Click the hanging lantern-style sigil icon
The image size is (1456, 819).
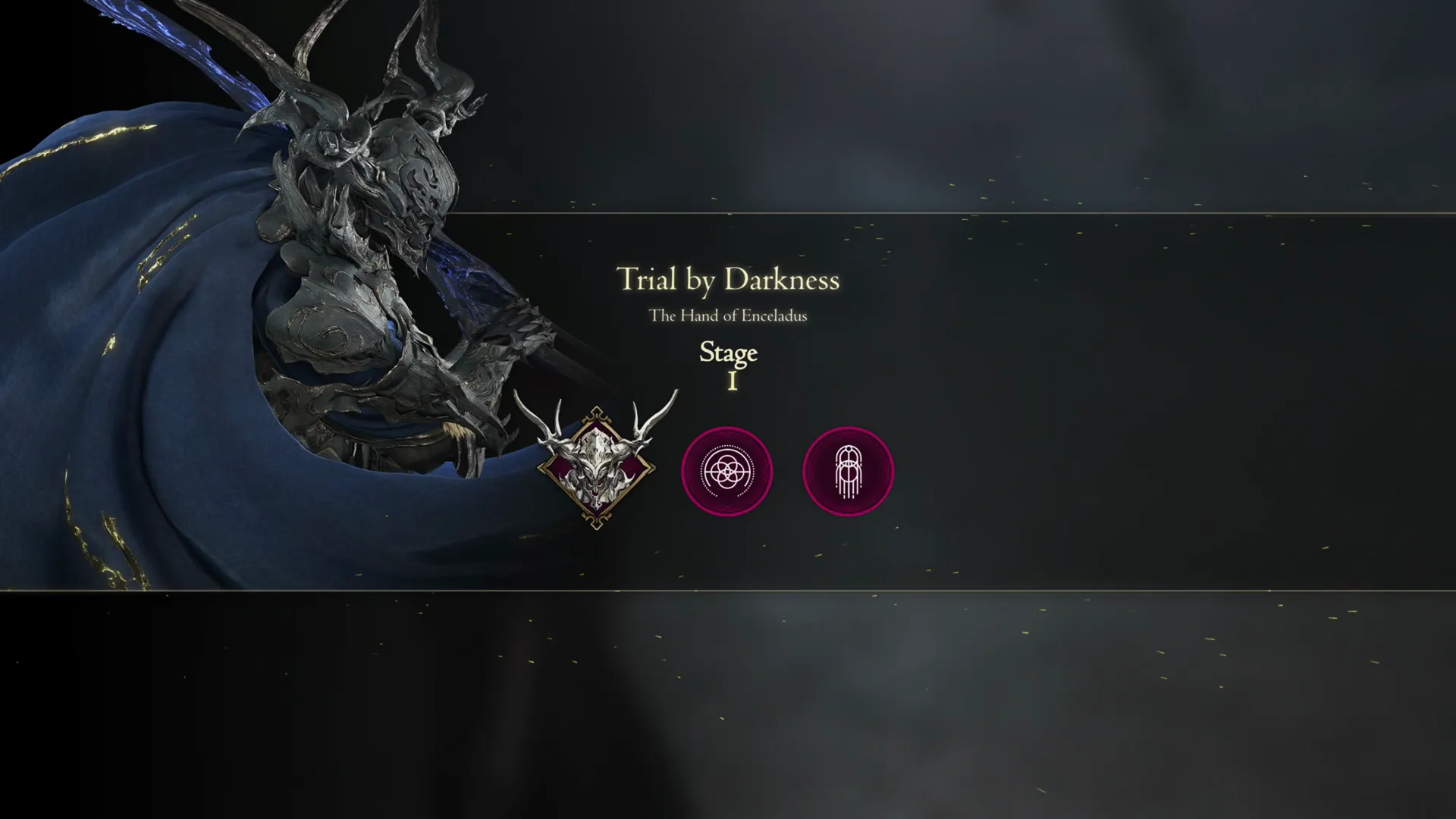coord(848,471)
